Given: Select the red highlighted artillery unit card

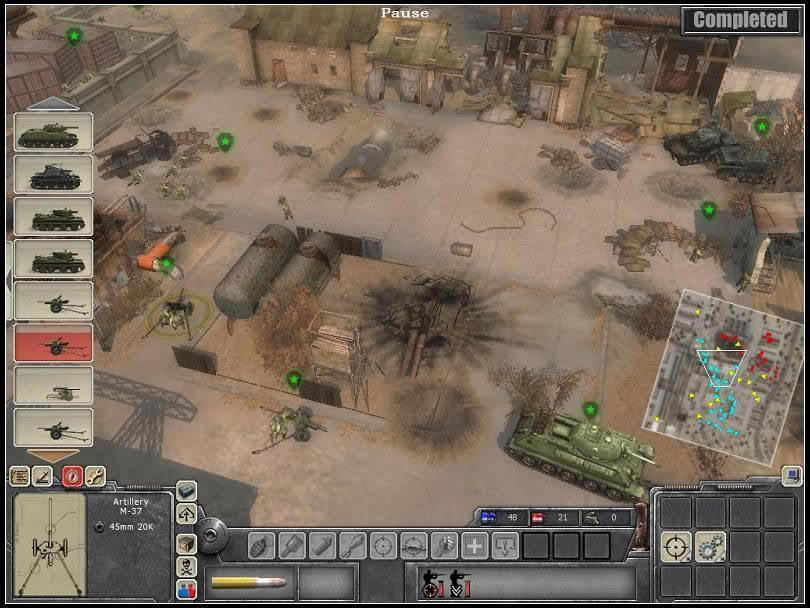Looking at the screenshot, I should coord(53,343).
